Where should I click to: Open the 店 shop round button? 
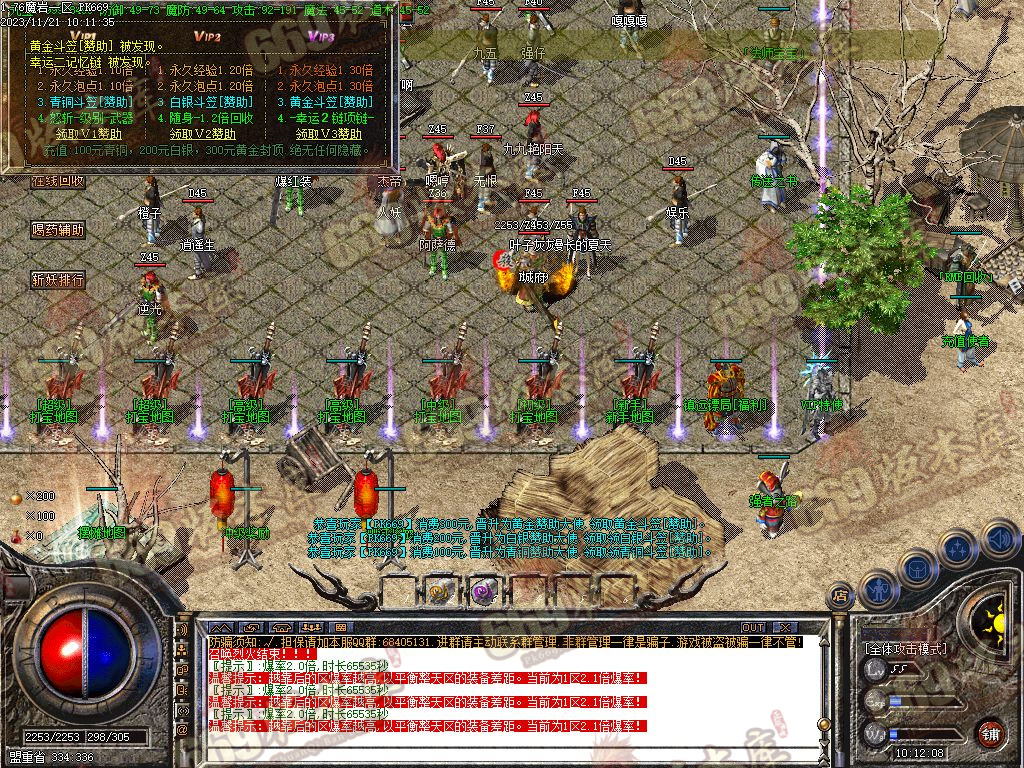pos(841,597)
